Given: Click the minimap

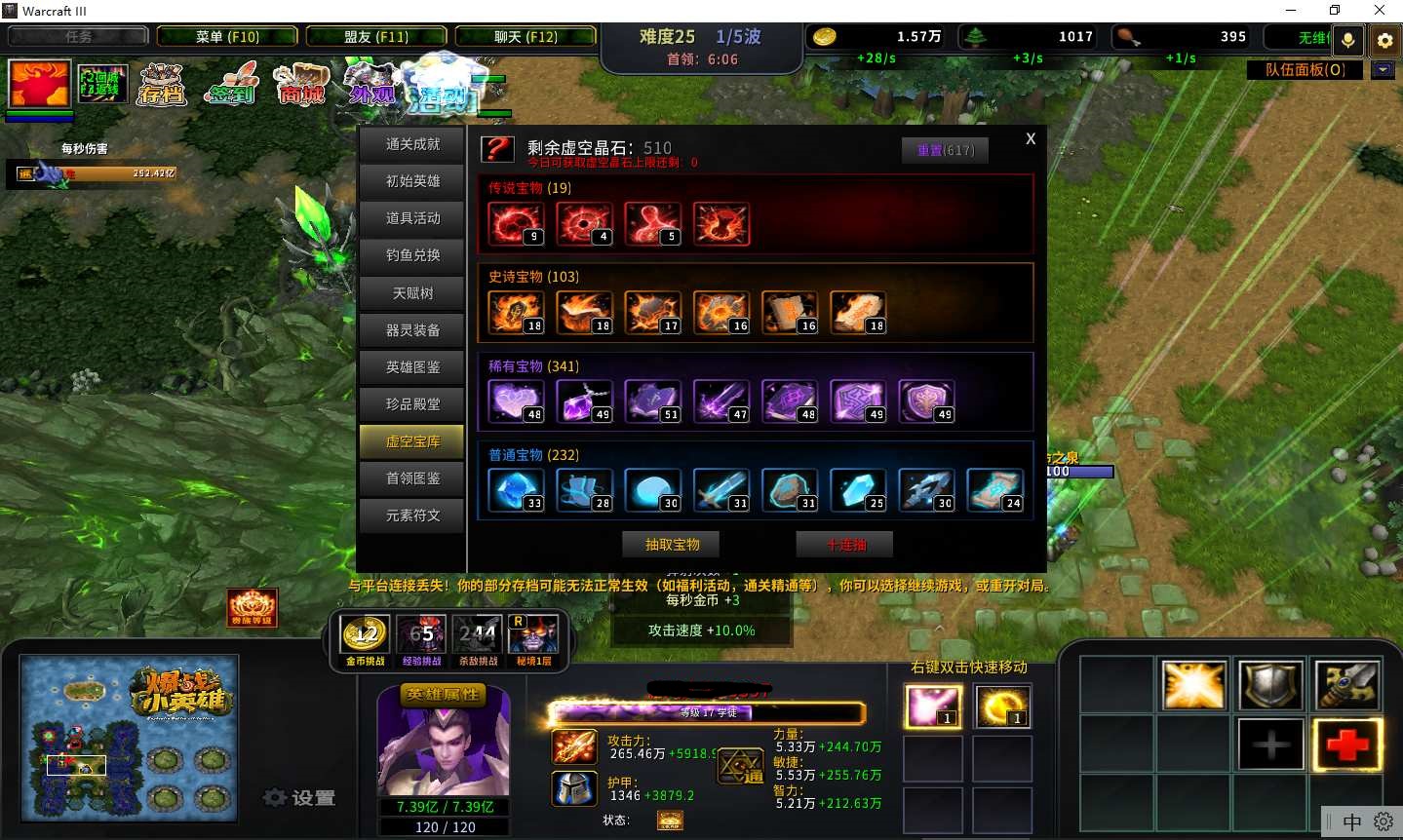Looking at the screenshot, I should [x=129, y=738].
